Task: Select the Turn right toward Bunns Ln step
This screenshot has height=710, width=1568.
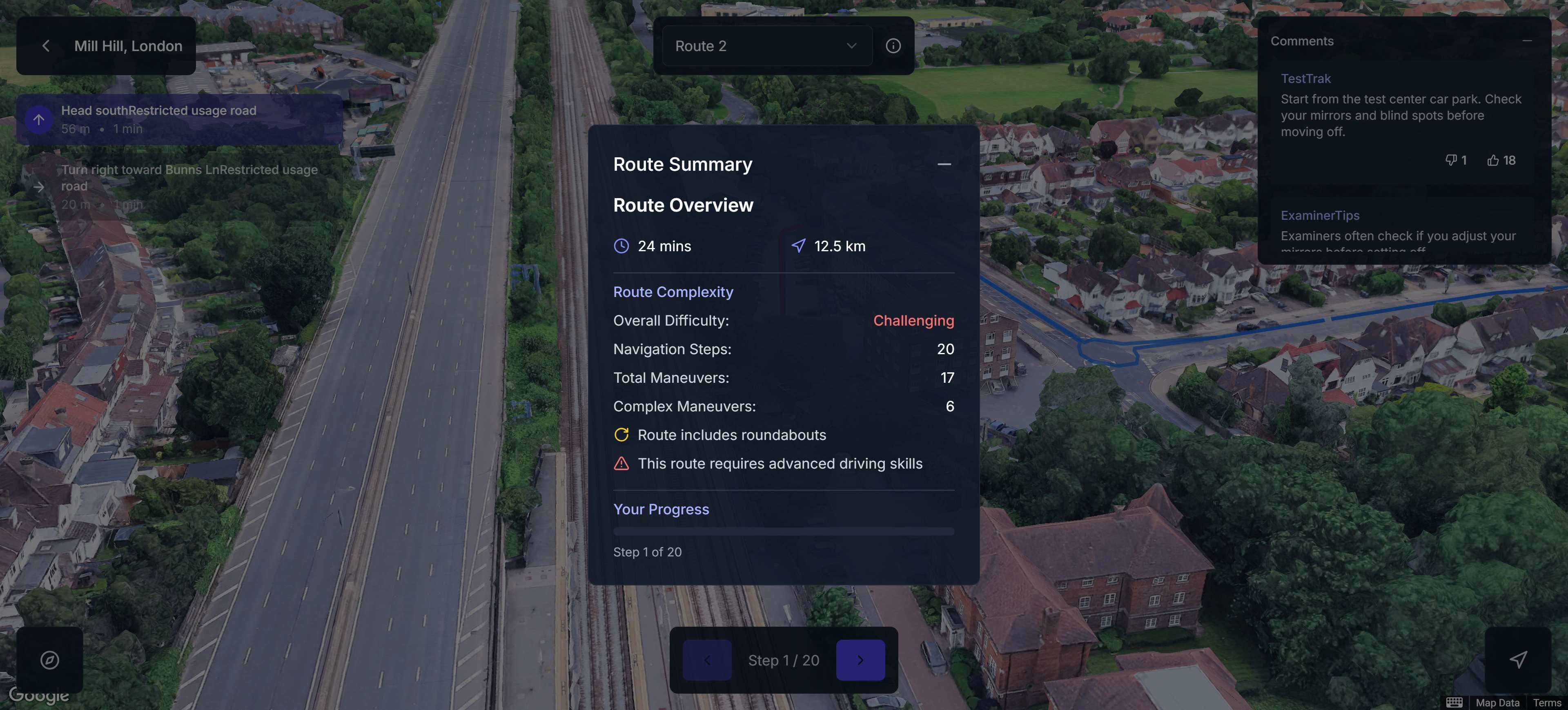Action: tap(180, 186)
